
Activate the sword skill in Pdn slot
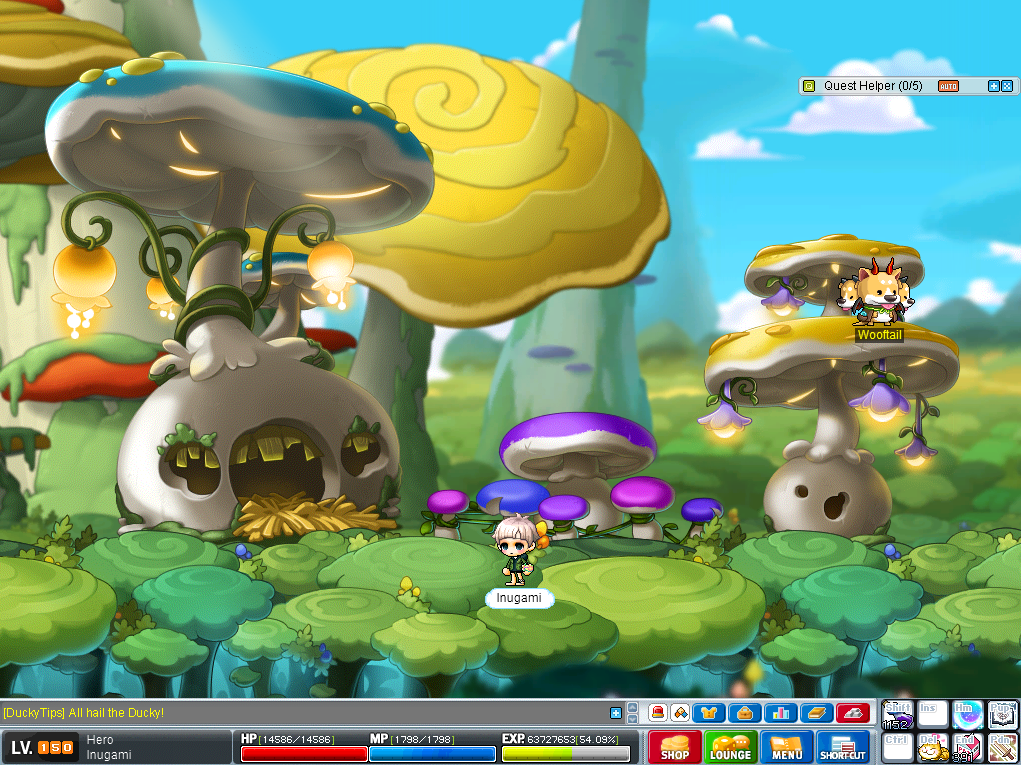pos(1002,748)
